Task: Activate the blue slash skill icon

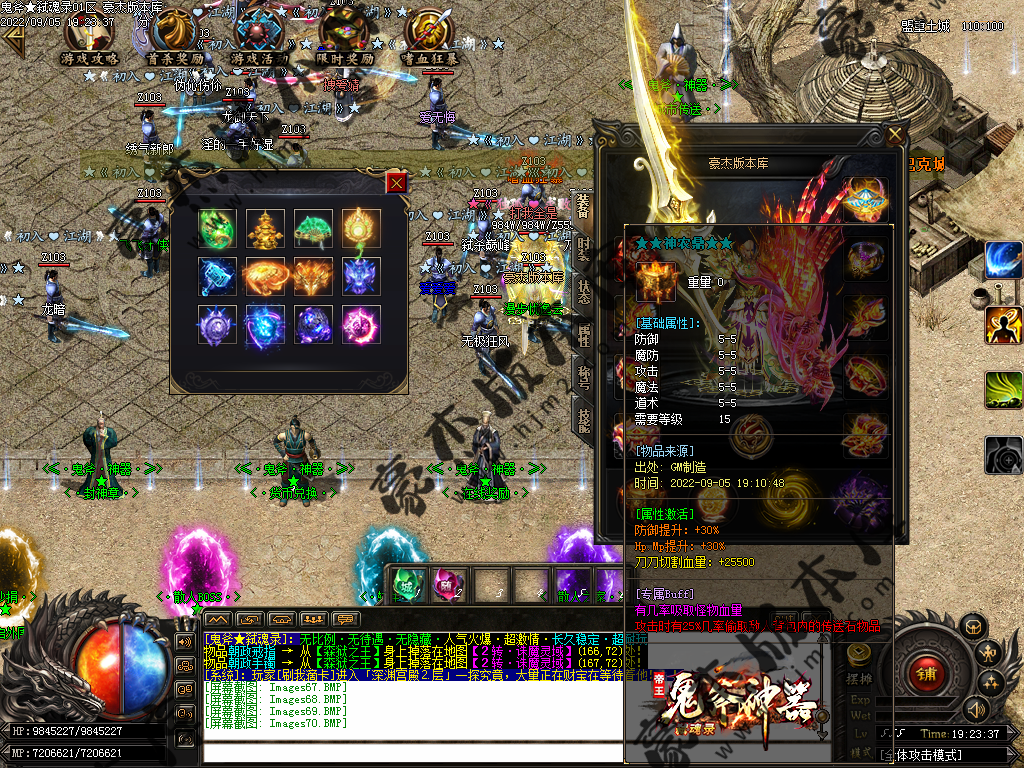Action: click(x=1003, y=260)
